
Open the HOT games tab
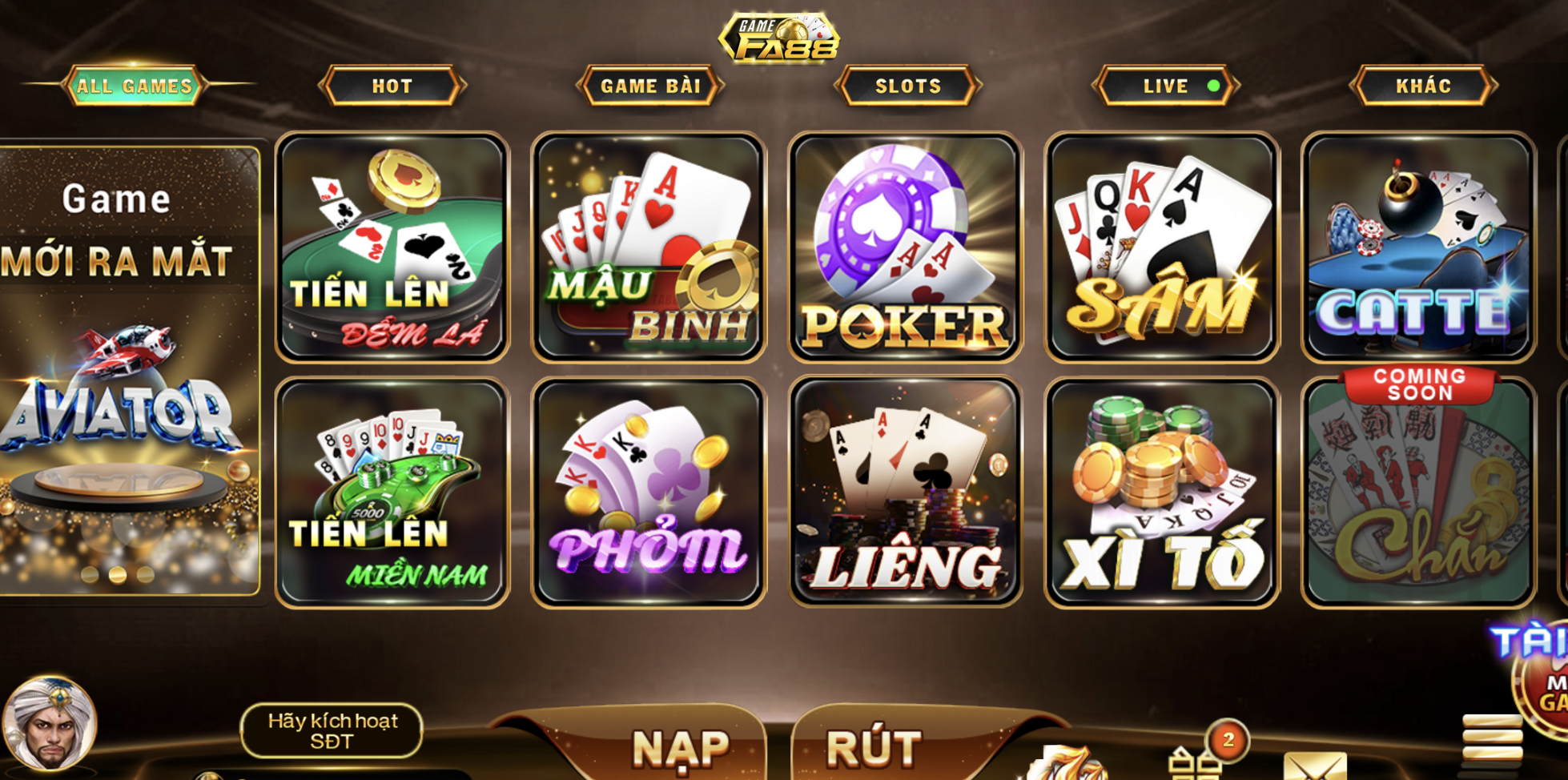coord(392,86)
